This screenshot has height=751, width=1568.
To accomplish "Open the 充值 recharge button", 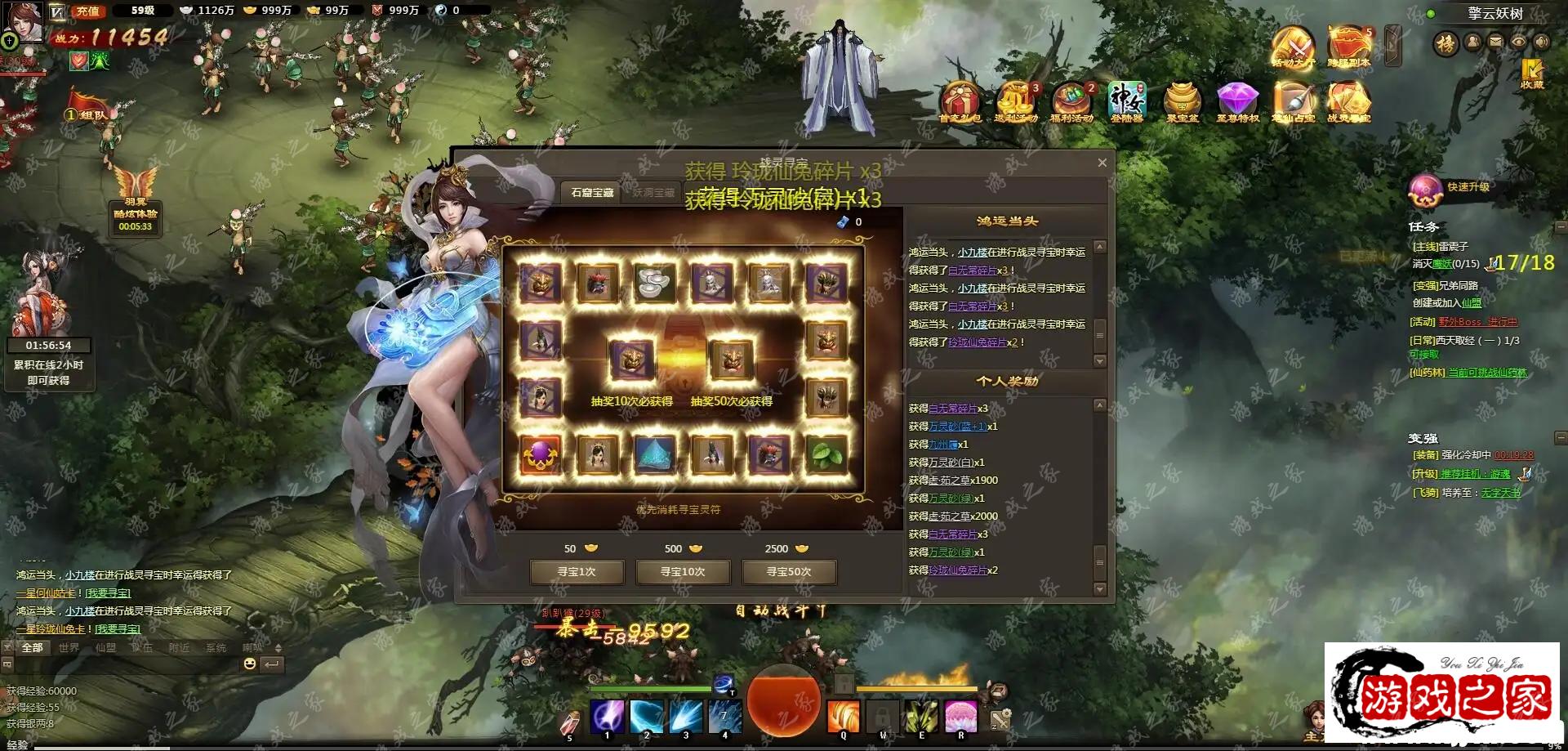I will 87,11.
